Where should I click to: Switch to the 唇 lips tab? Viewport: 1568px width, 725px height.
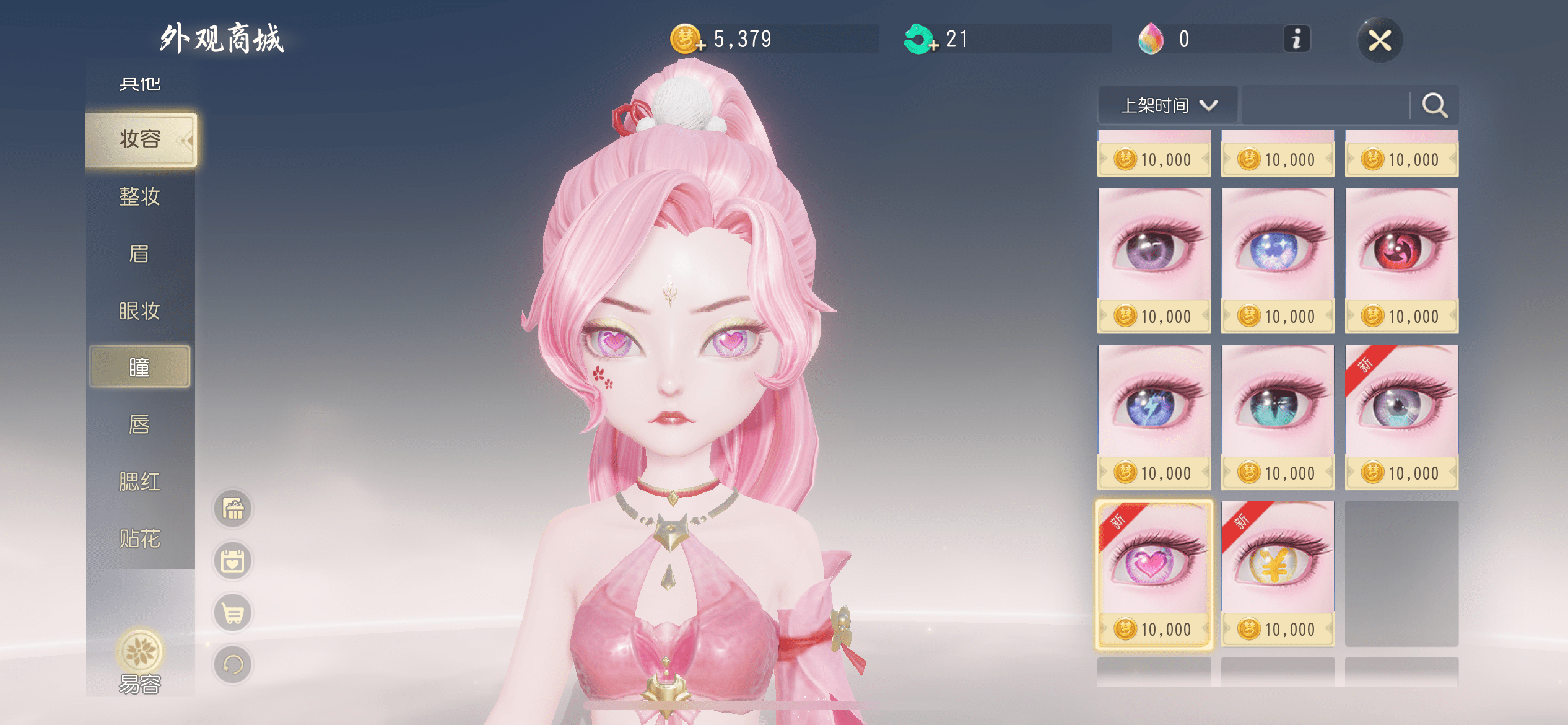click(140, 424)
